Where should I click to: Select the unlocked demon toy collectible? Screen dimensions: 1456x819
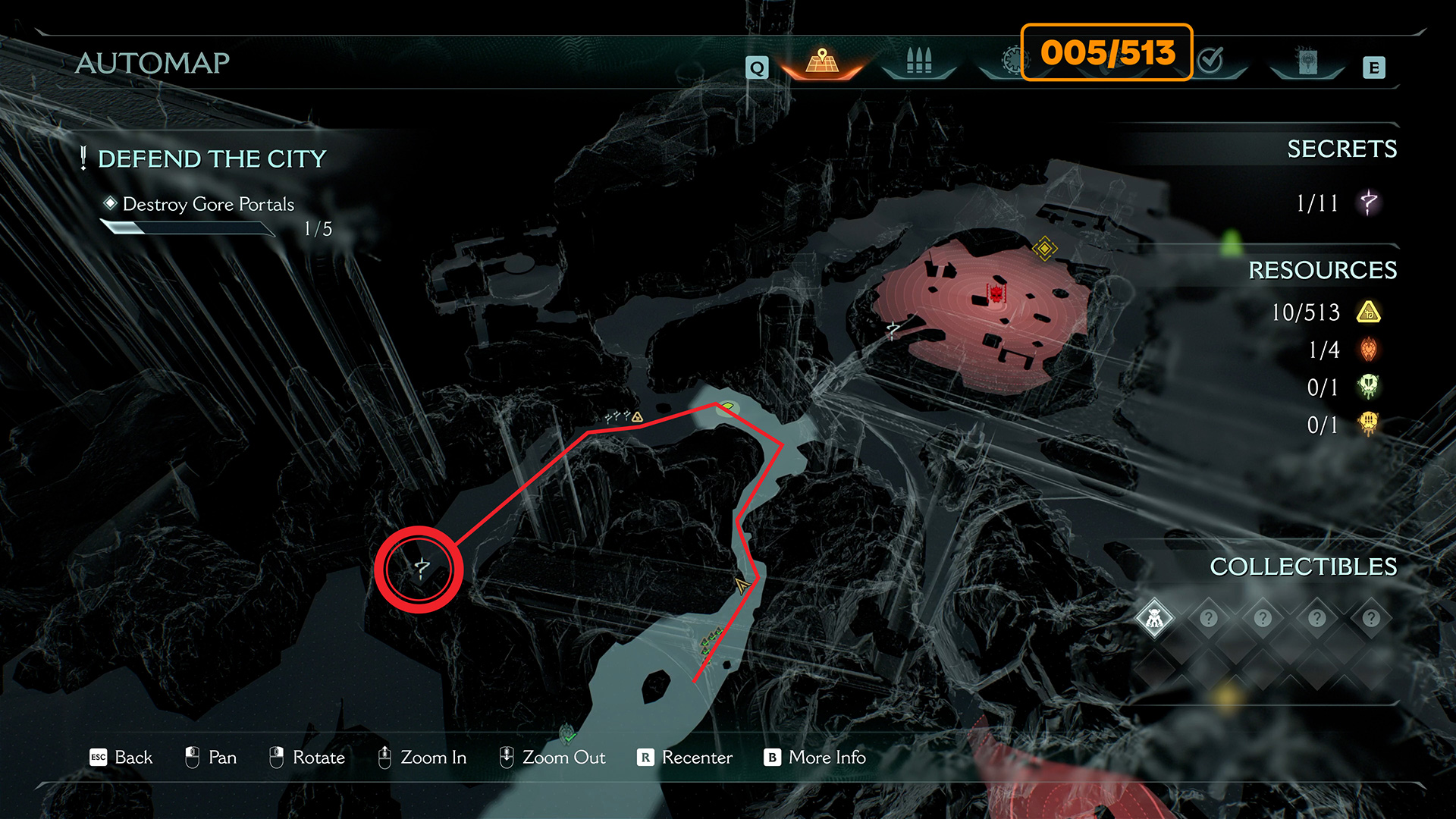pyautogui.click(x=1154, y=619)
